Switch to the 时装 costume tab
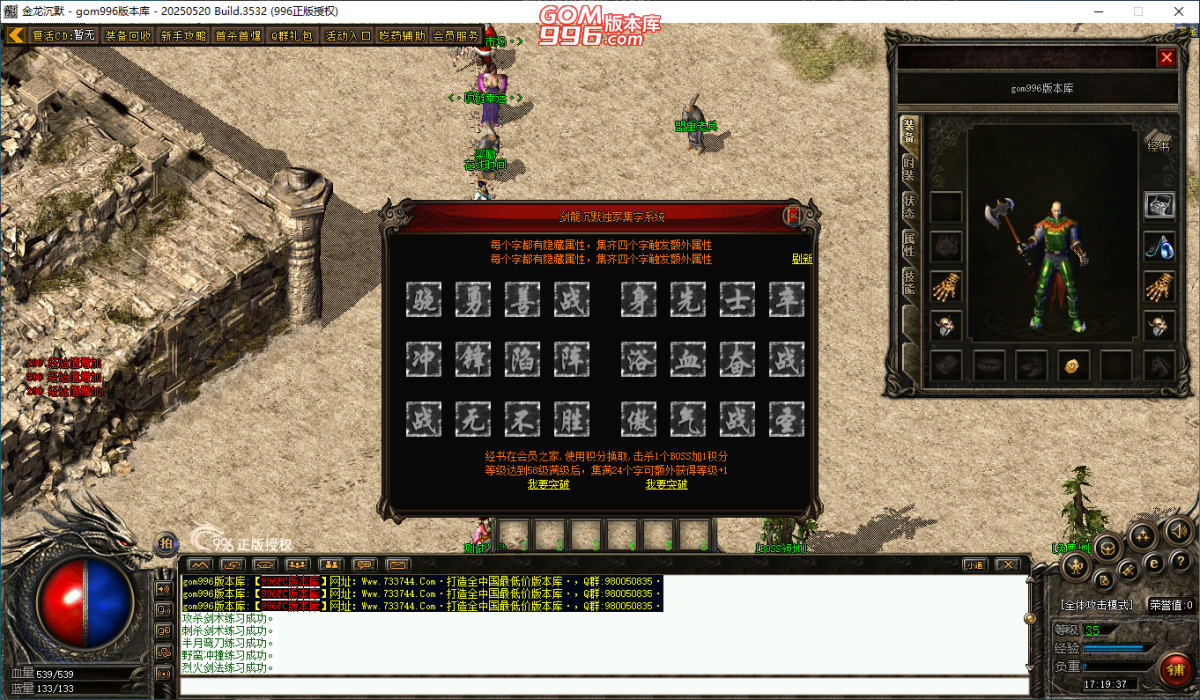This screenshot has width=1200, height=700. [x=909, y=167]
